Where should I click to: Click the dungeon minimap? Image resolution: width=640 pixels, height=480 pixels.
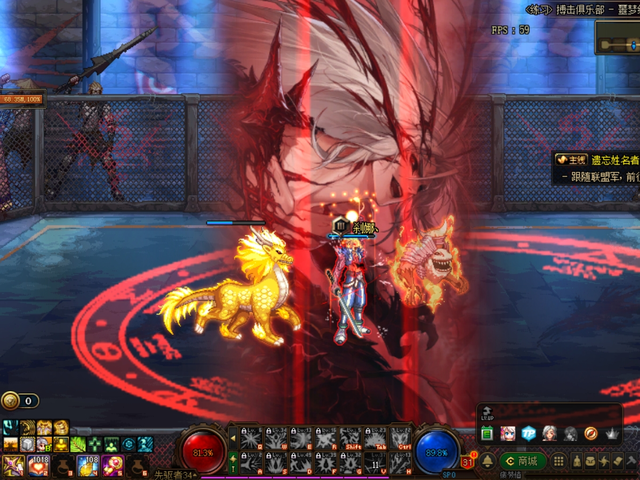click(x=616, y=37)
